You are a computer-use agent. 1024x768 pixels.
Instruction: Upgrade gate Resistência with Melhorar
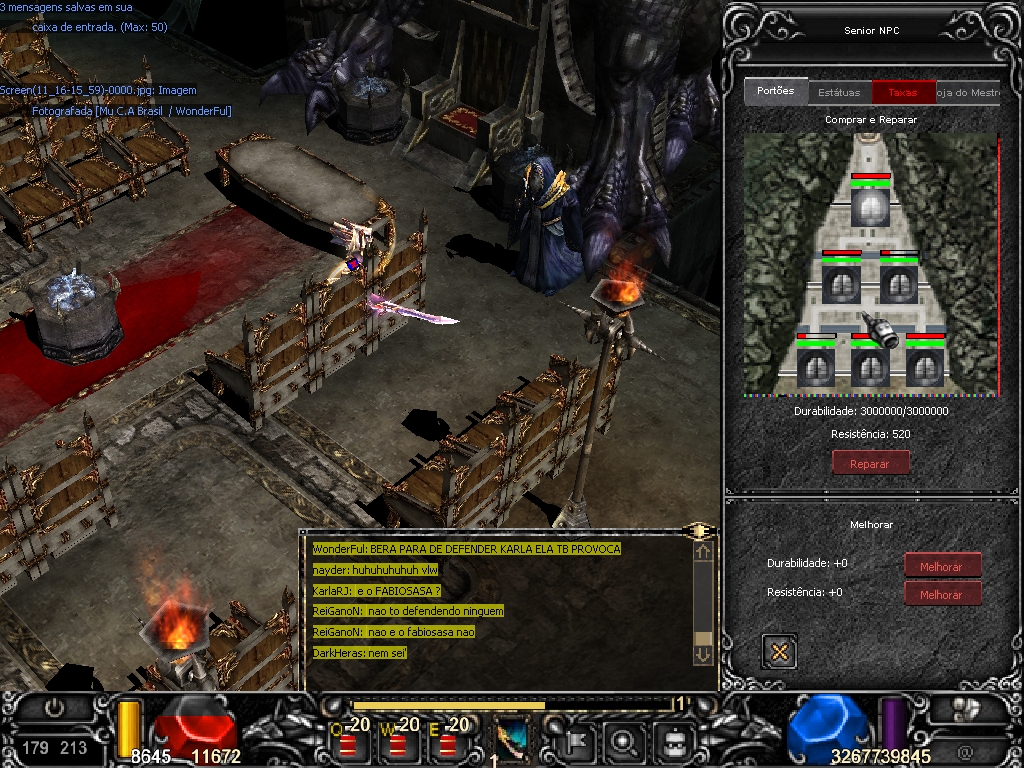(x=941, y=594)
